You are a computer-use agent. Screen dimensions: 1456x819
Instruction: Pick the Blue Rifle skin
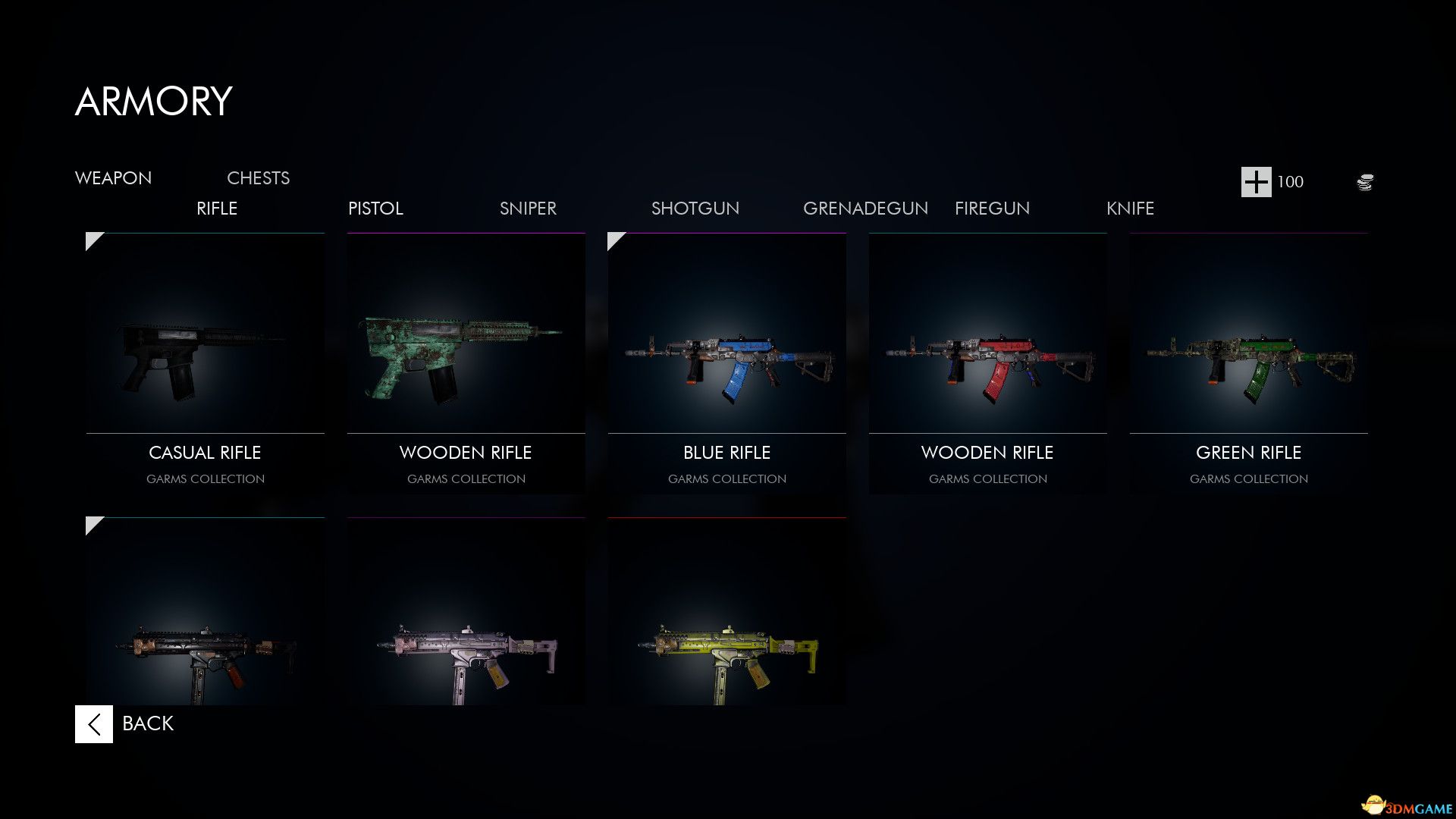tap(726, 364)
